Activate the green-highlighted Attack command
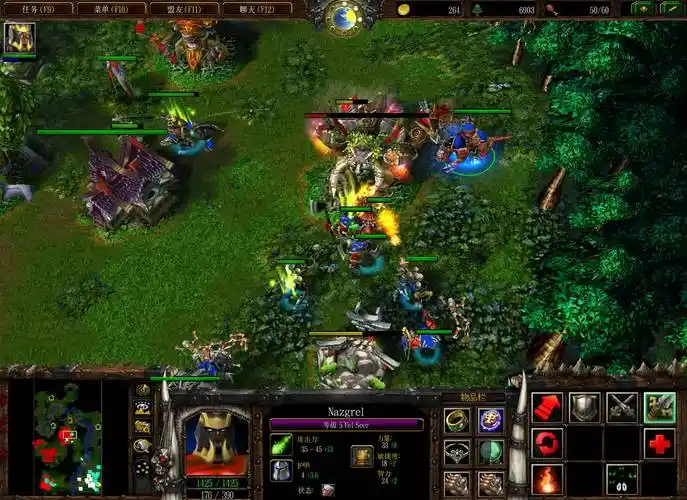The image size is (687, 500). 659,407
